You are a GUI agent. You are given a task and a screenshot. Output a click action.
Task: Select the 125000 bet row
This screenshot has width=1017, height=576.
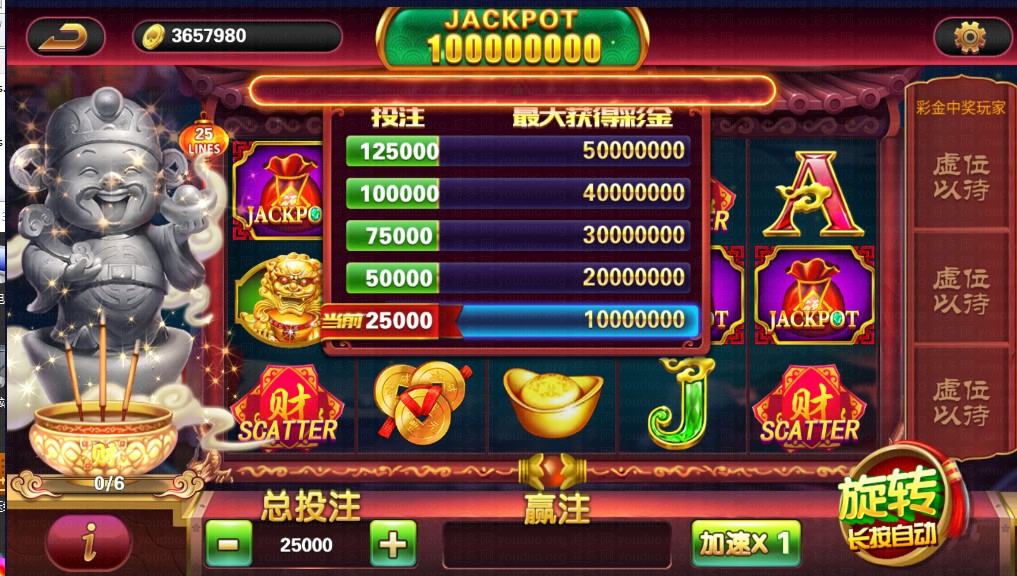(x=517, y=151)
